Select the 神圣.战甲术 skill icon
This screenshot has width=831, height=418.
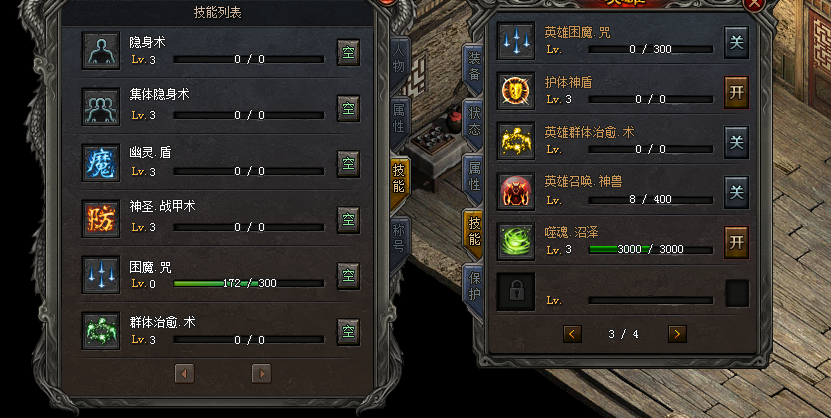[101, 219]
